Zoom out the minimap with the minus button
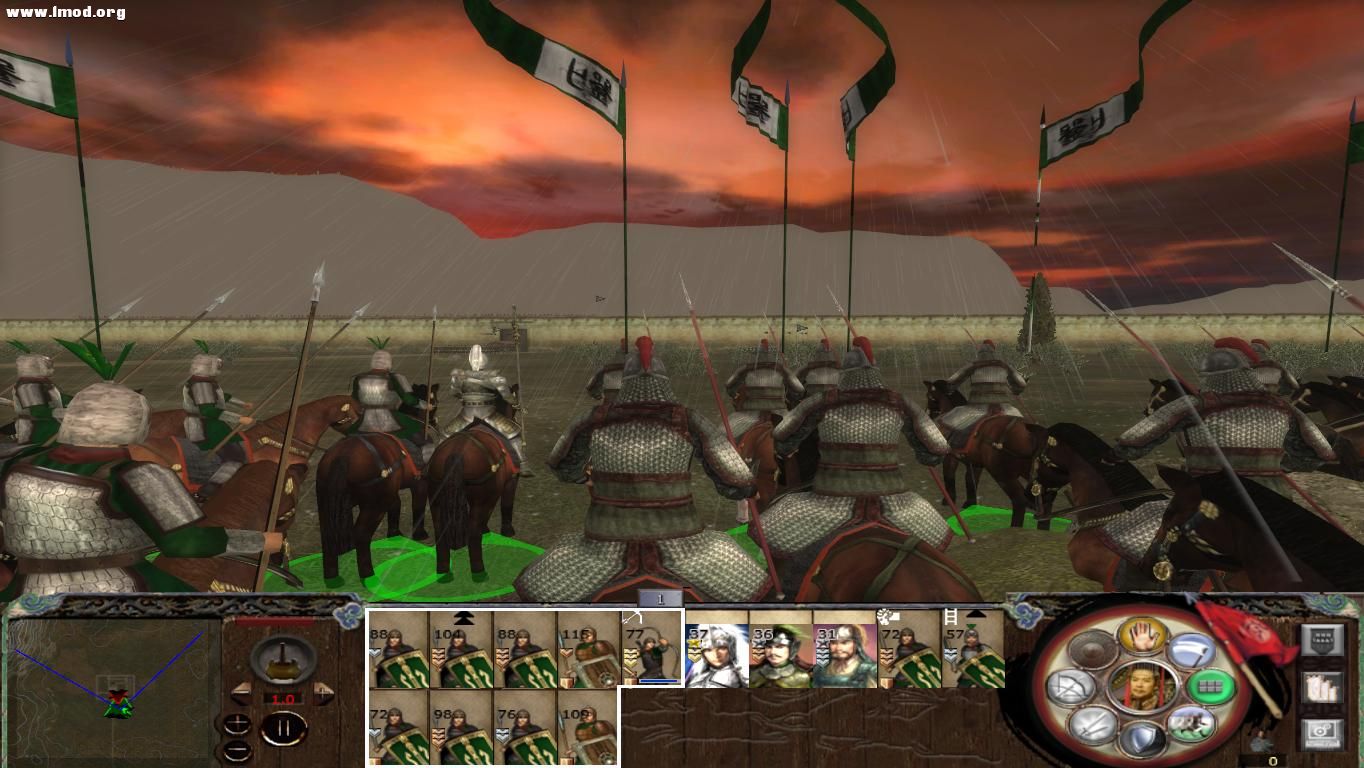This screenshot has width=1364, height=768. click(237, 750)
